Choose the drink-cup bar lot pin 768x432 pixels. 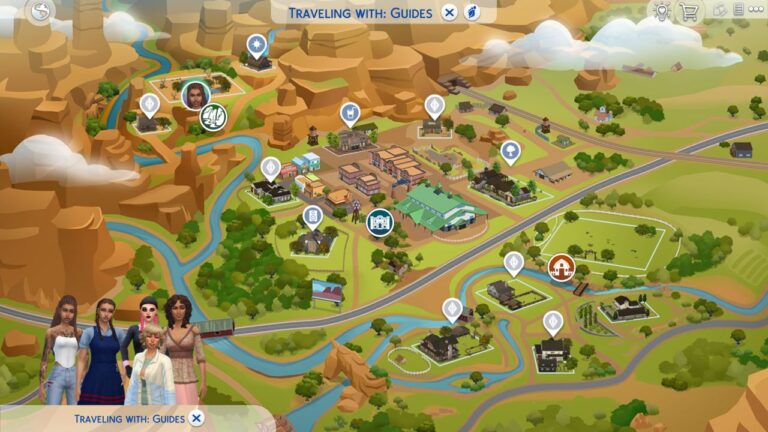pos(350,112)
